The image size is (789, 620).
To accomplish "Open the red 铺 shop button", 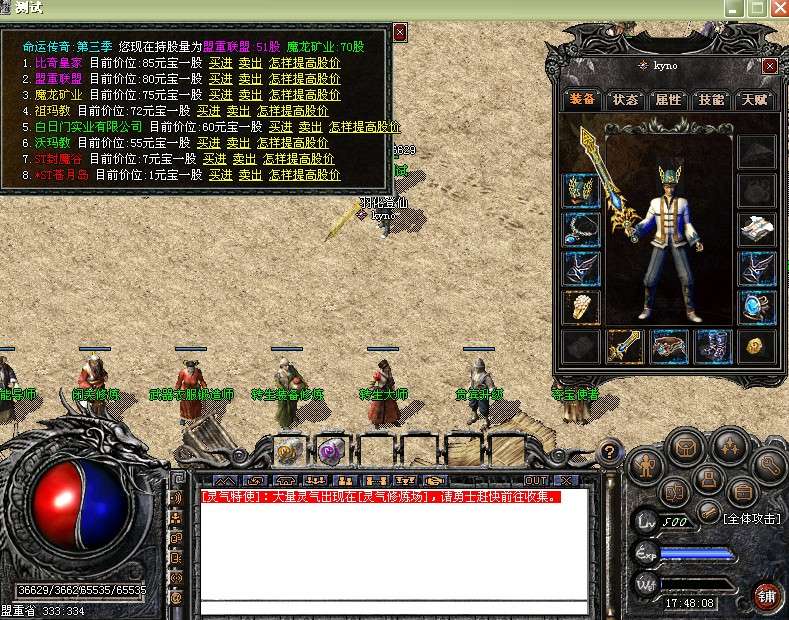I will [x=768, y=597].
